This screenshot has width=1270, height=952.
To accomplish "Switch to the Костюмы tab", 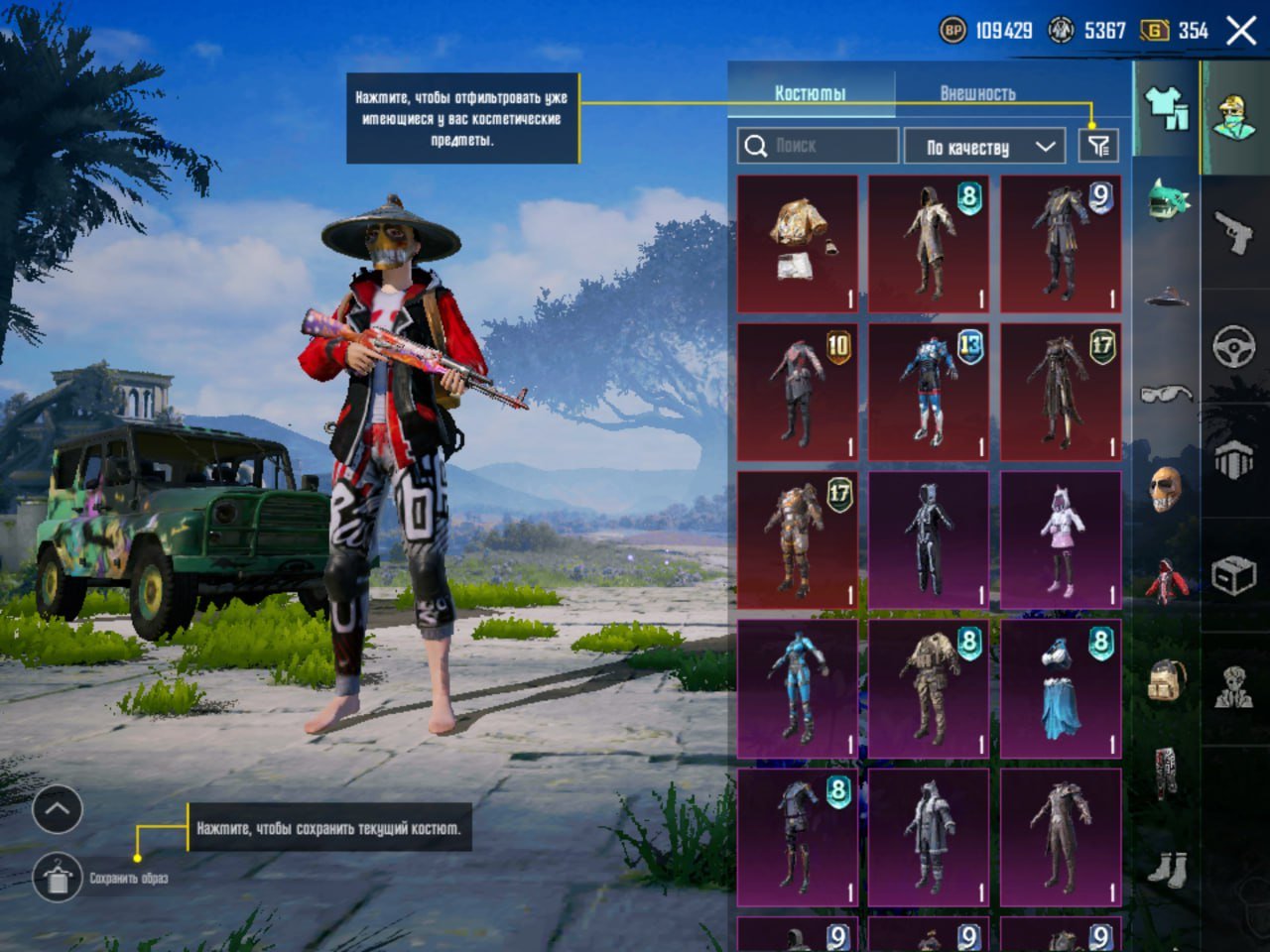I will 811,93.
